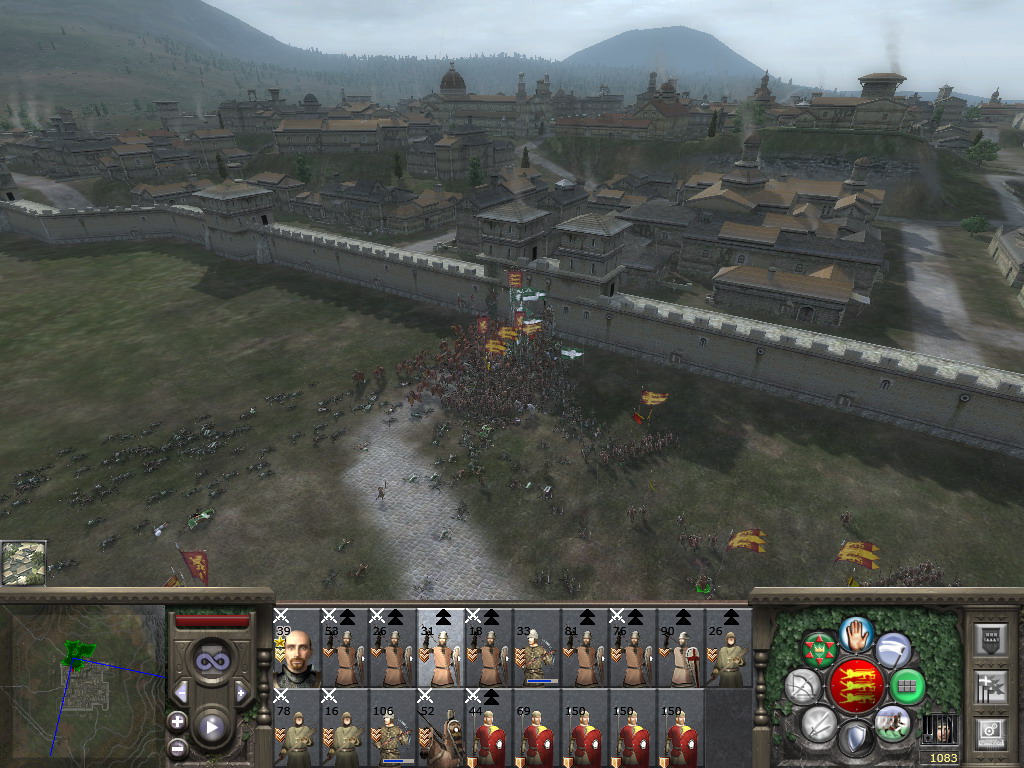The image size is (1024, 768).
Task: Zoom in the minimap with plus button
Action: 177,720
